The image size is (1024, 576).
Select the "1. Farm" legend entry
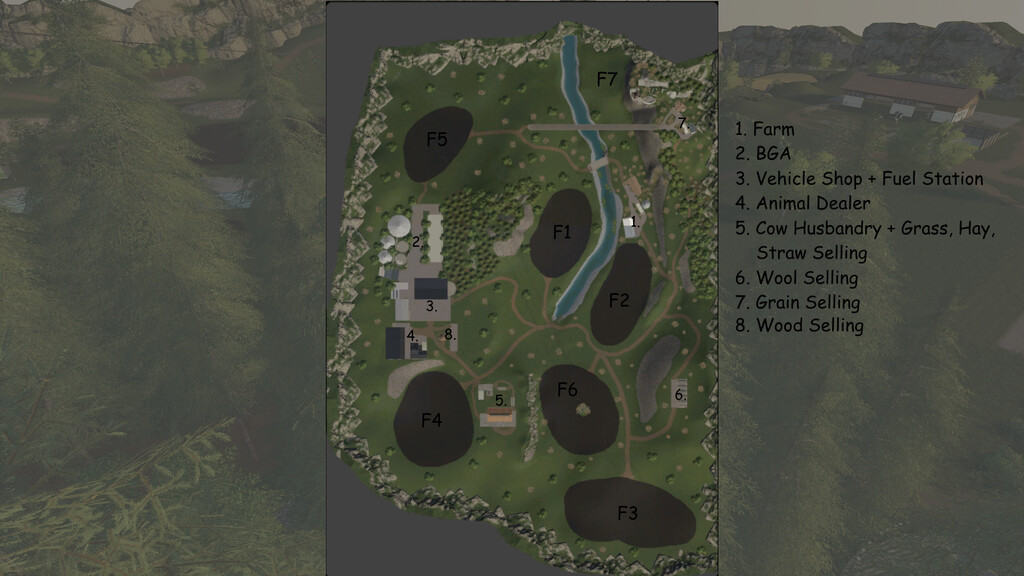(765, 129)
